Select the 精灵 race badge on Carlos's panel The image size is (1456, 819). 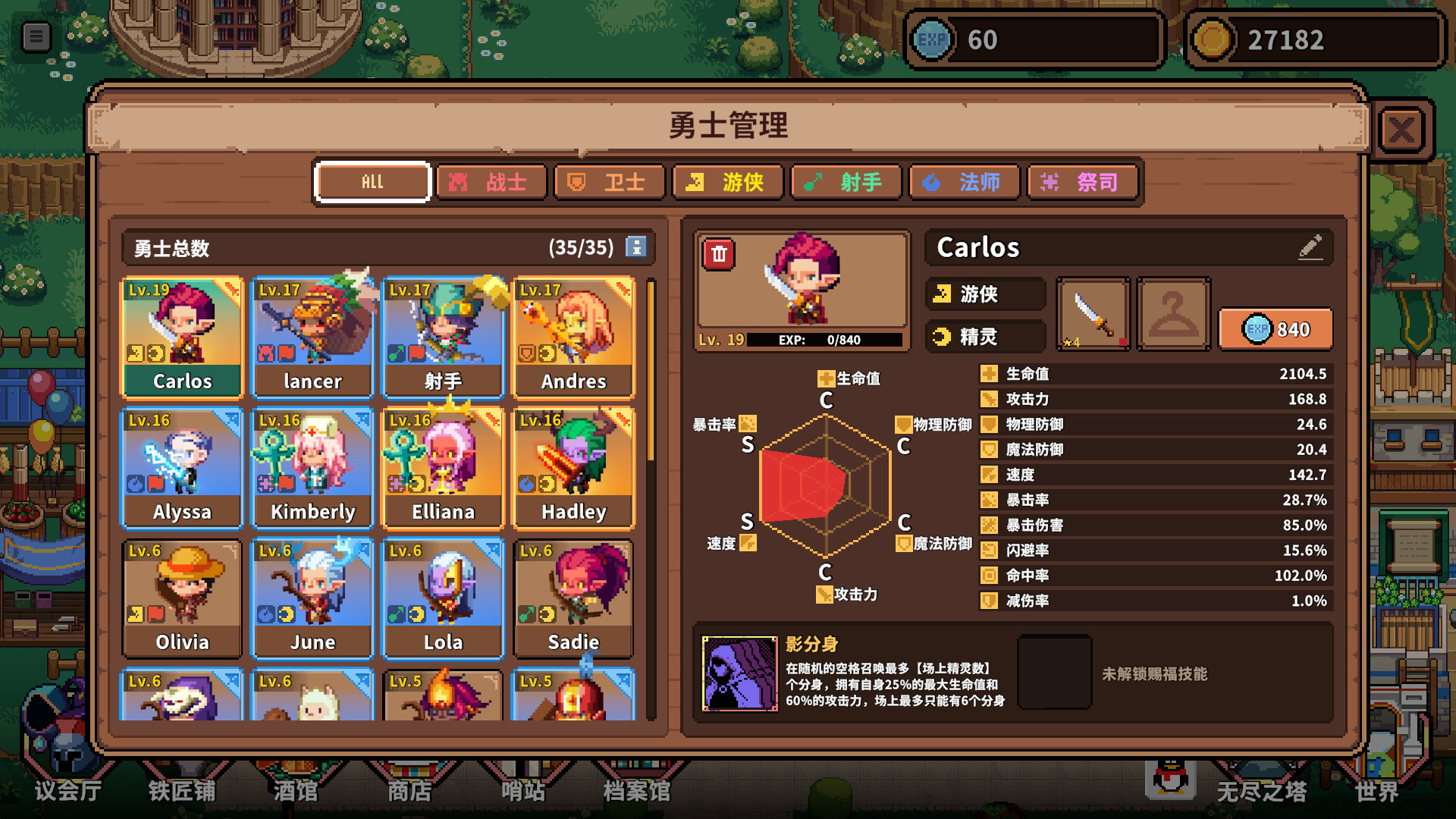pyautogui.click(x=984, y=337)
